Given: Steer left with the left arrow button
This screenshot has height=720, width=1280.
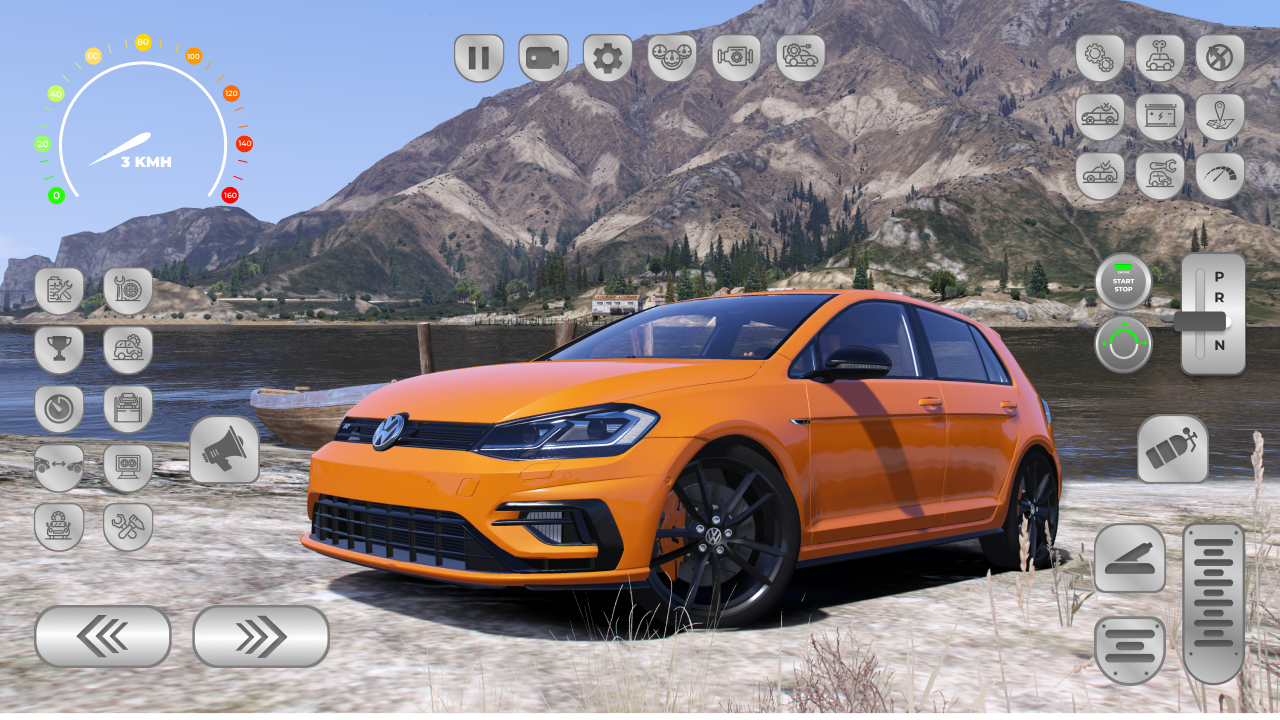Looking at the screenshot, I should (x=102, y=636).
